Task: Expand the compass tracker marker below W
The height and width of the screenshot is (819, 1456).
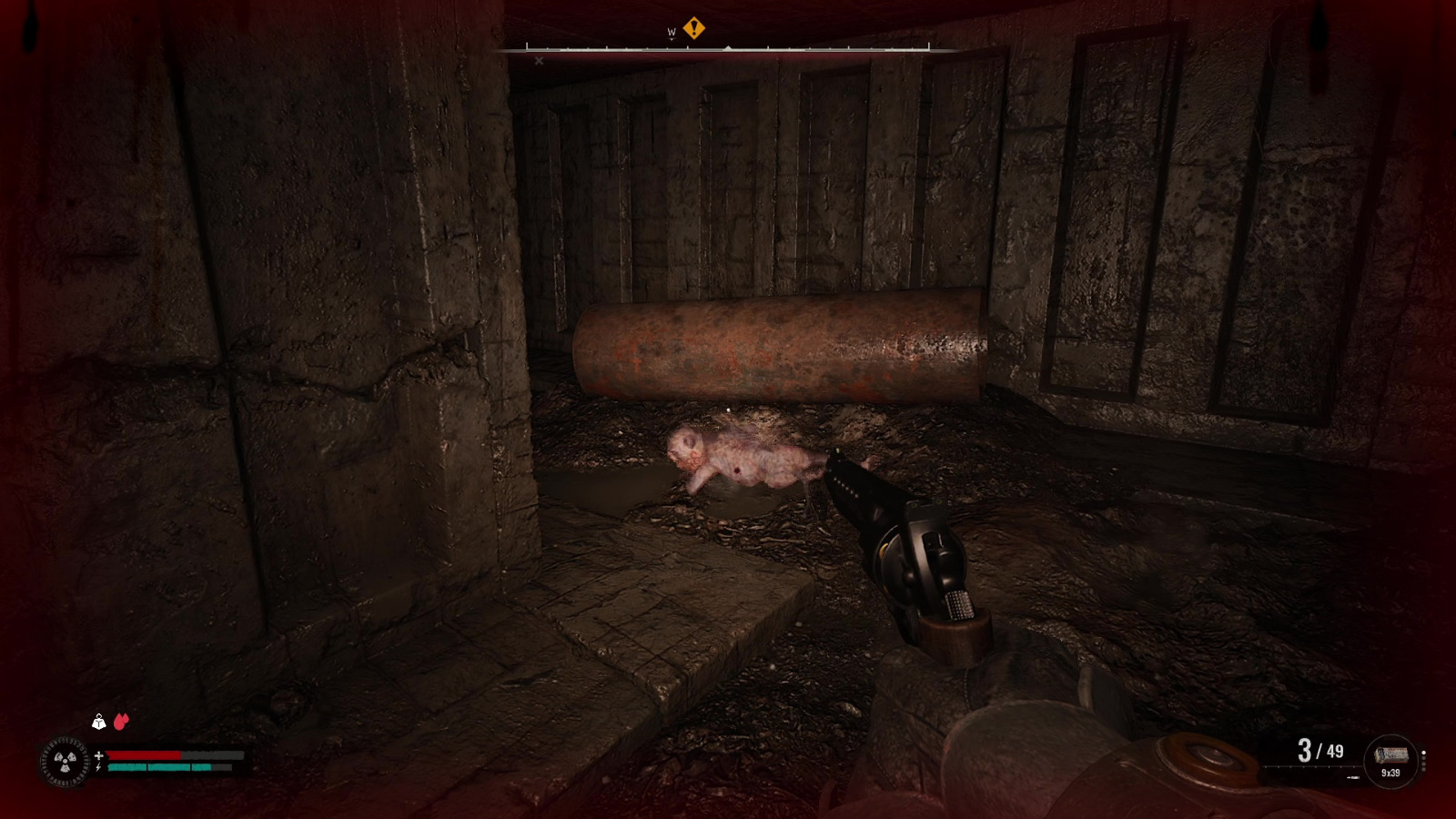Action: [672, 38]
